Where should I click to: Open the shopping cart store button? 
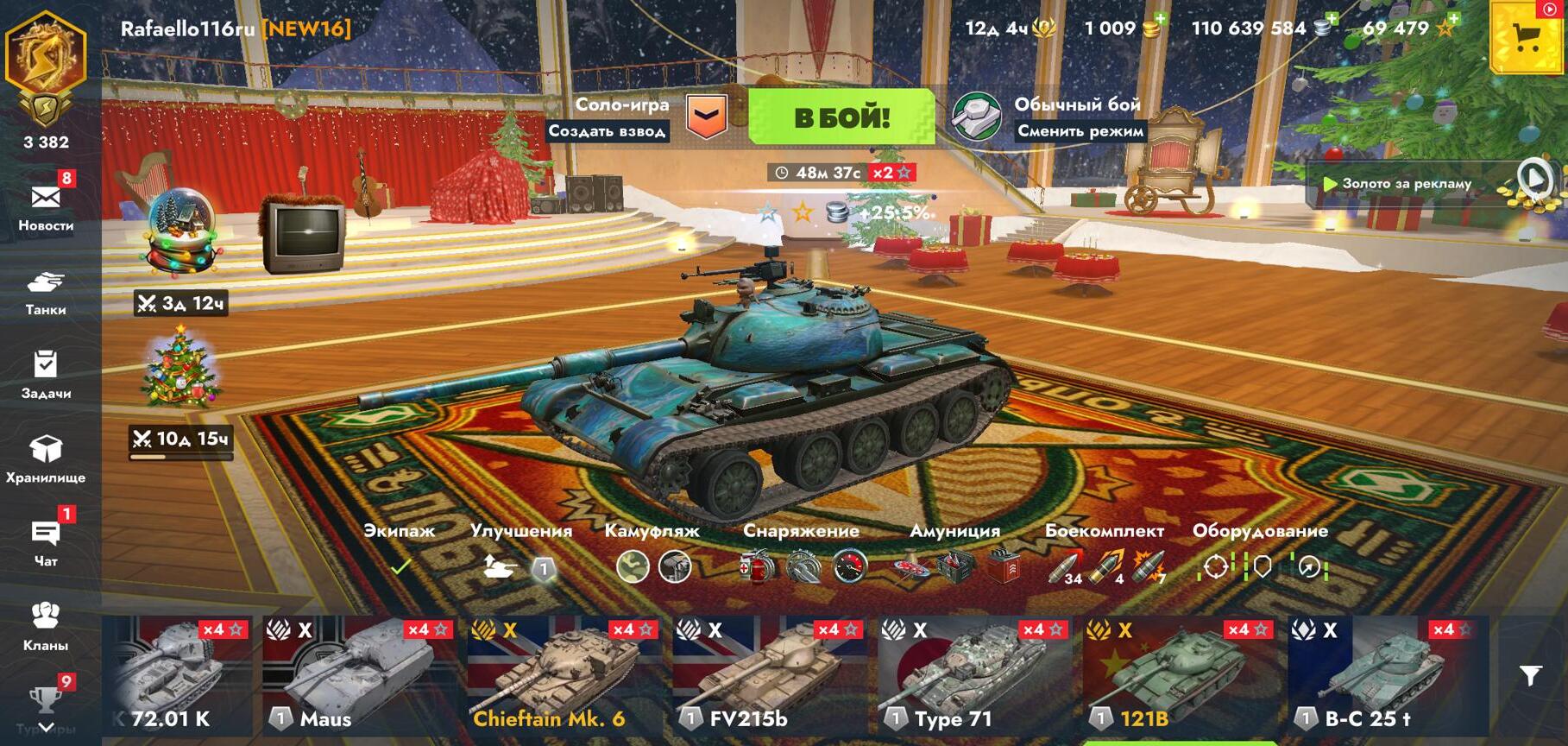pos(1527,38)
